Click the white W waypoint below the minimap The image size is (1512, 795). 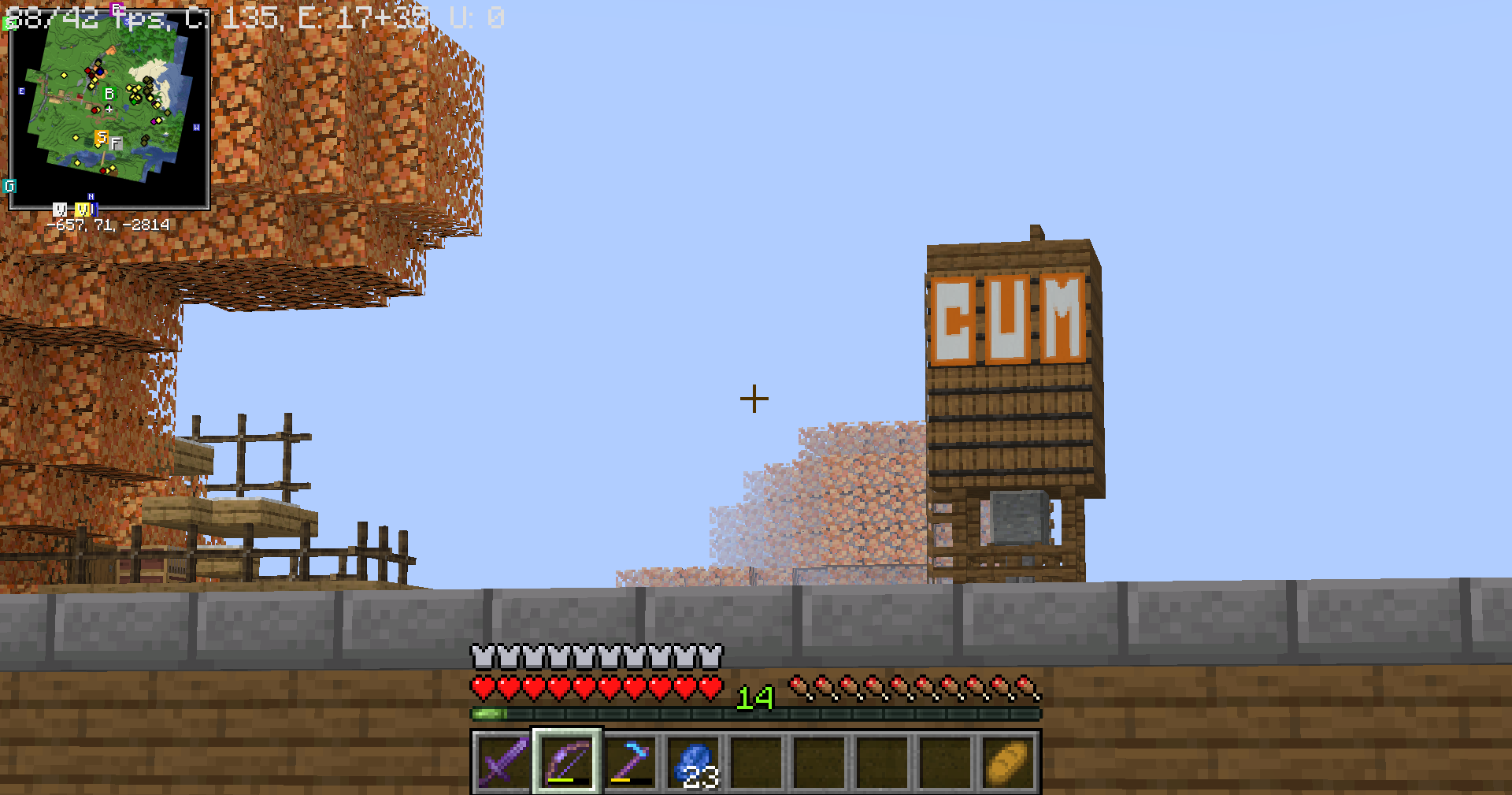pos(61,210)
